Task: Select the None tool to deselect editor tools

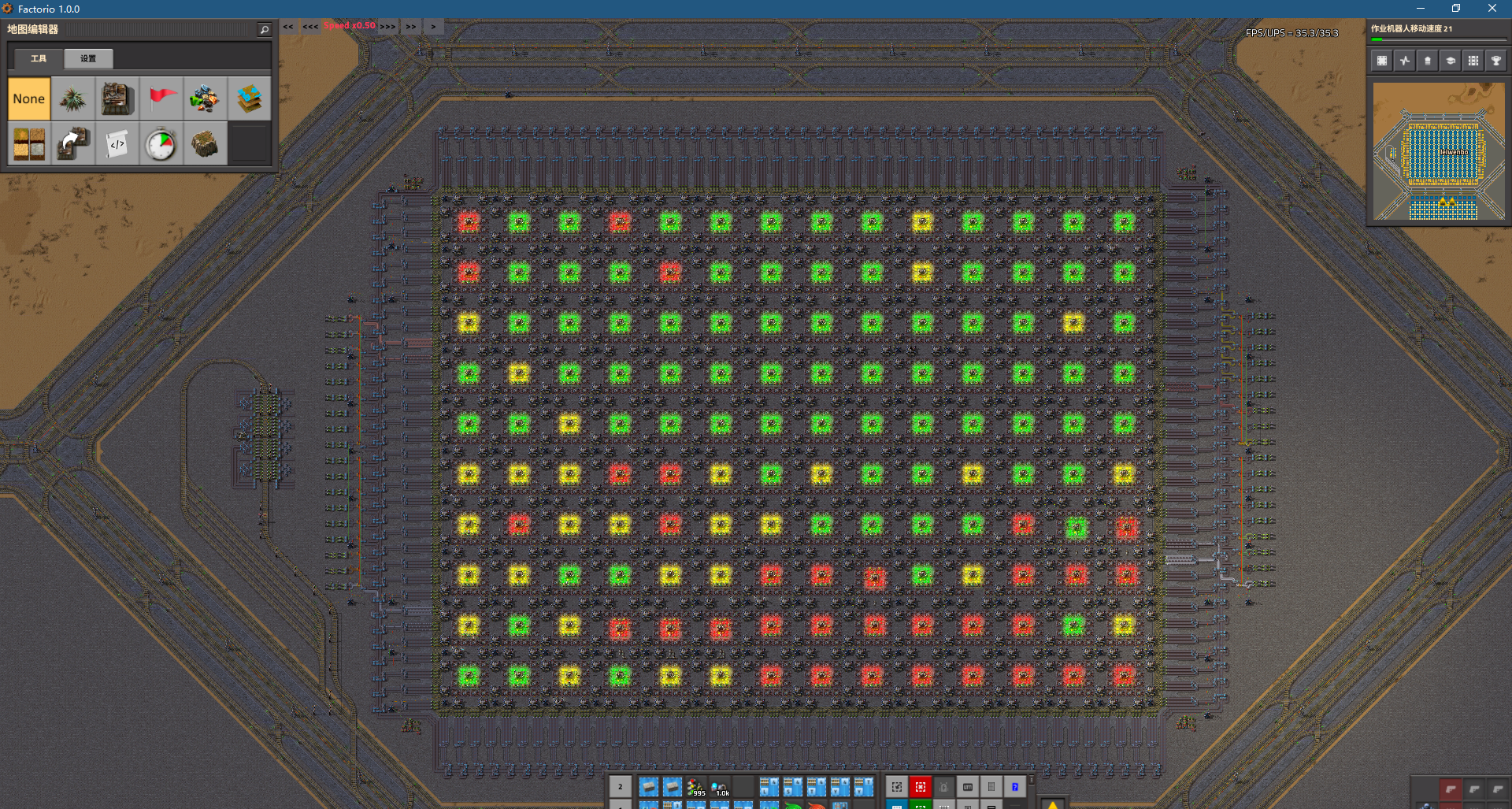Action: (29, 98)
